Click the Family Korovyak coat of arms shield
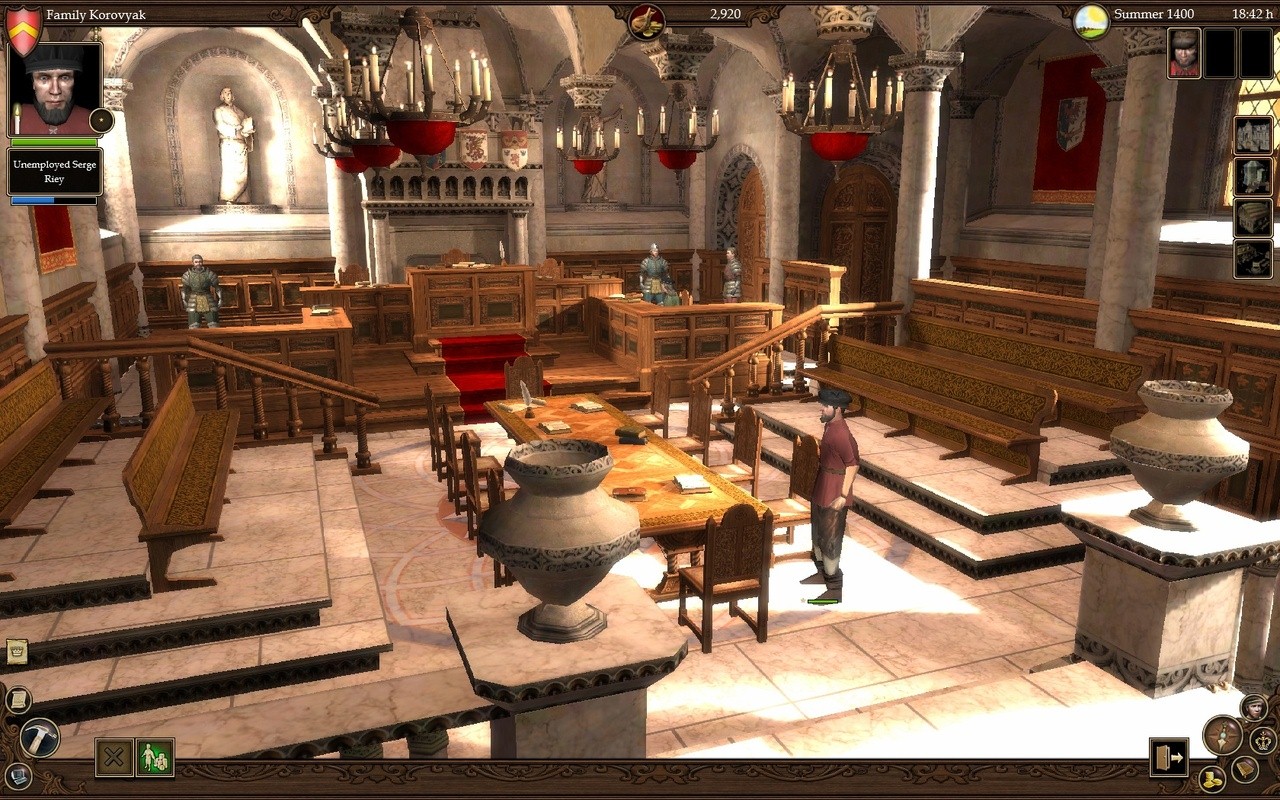1280x800 pixels. click(23, 29)
